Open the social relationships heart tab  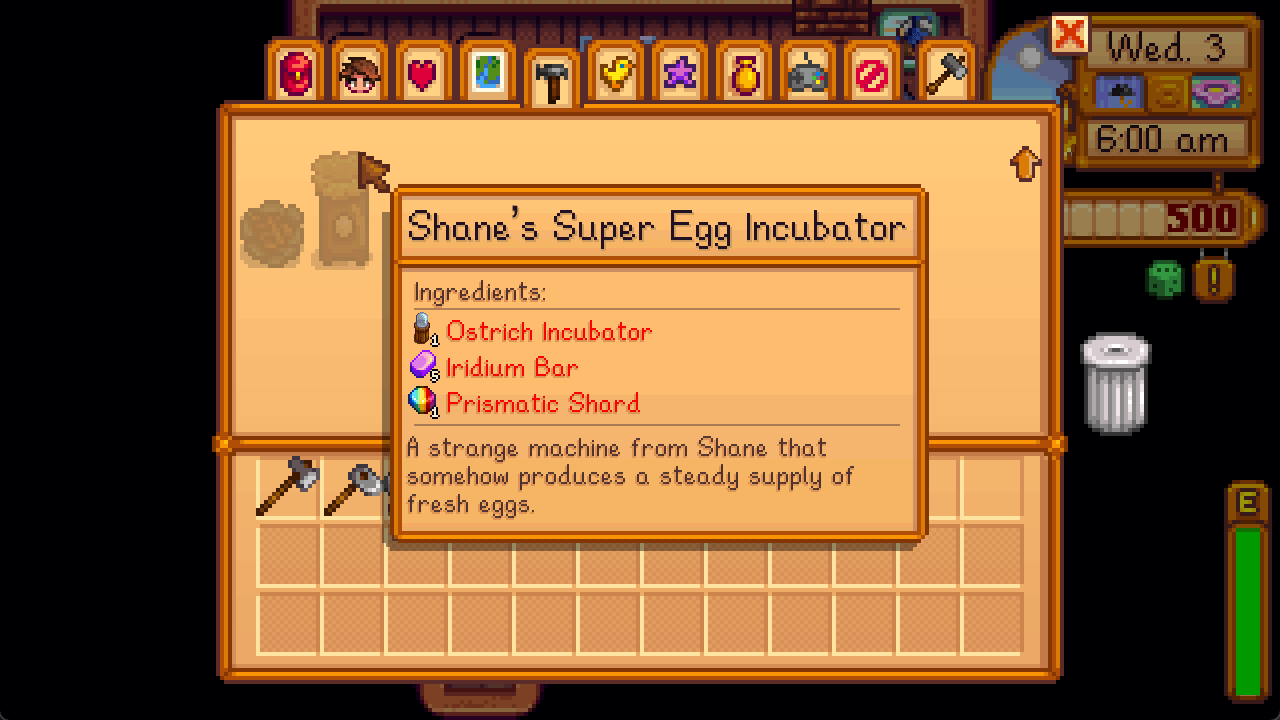tap(422, 73)
